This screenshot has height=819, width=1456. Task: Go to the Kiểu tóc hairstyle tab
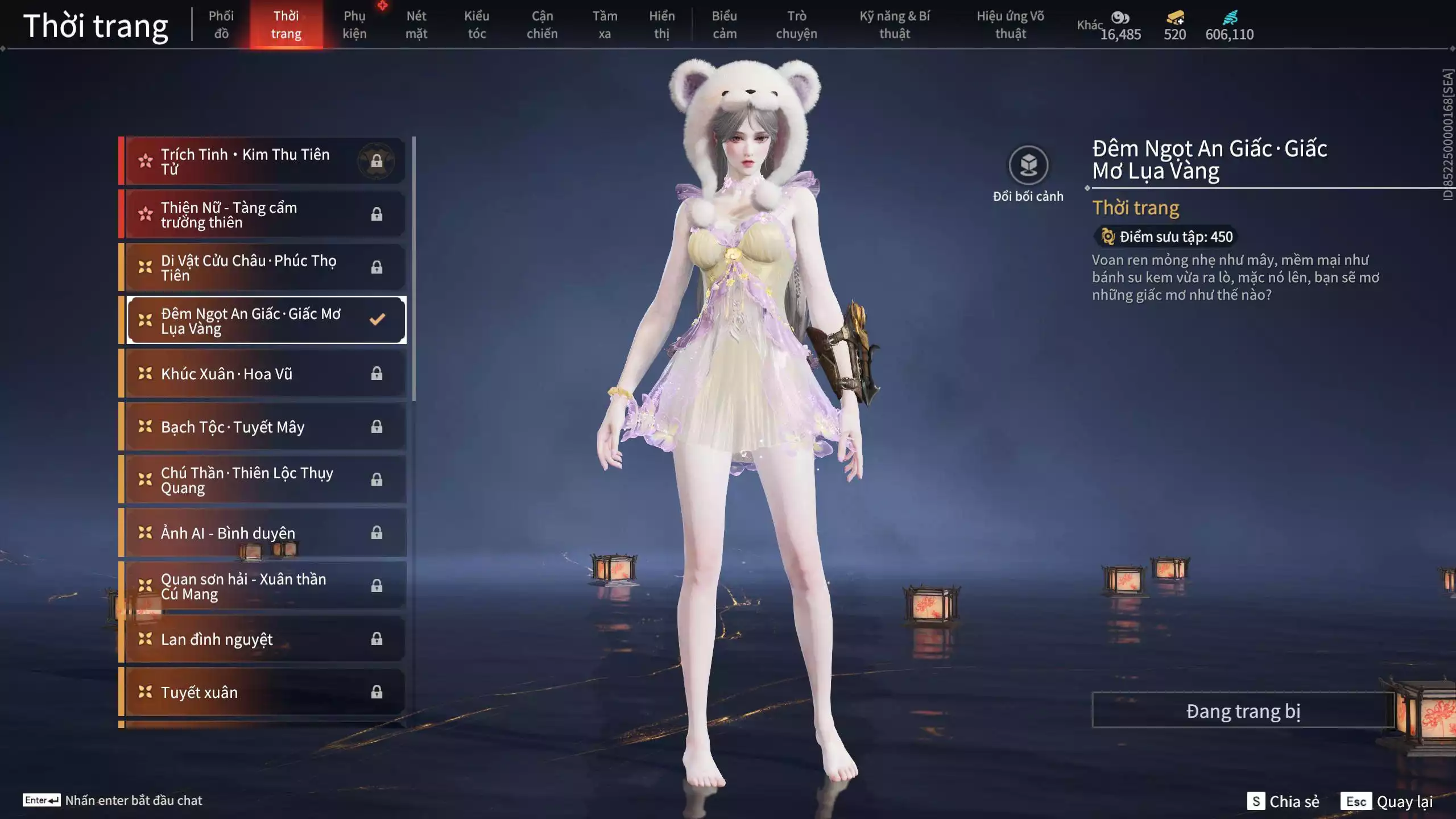(x=477, y=24)
